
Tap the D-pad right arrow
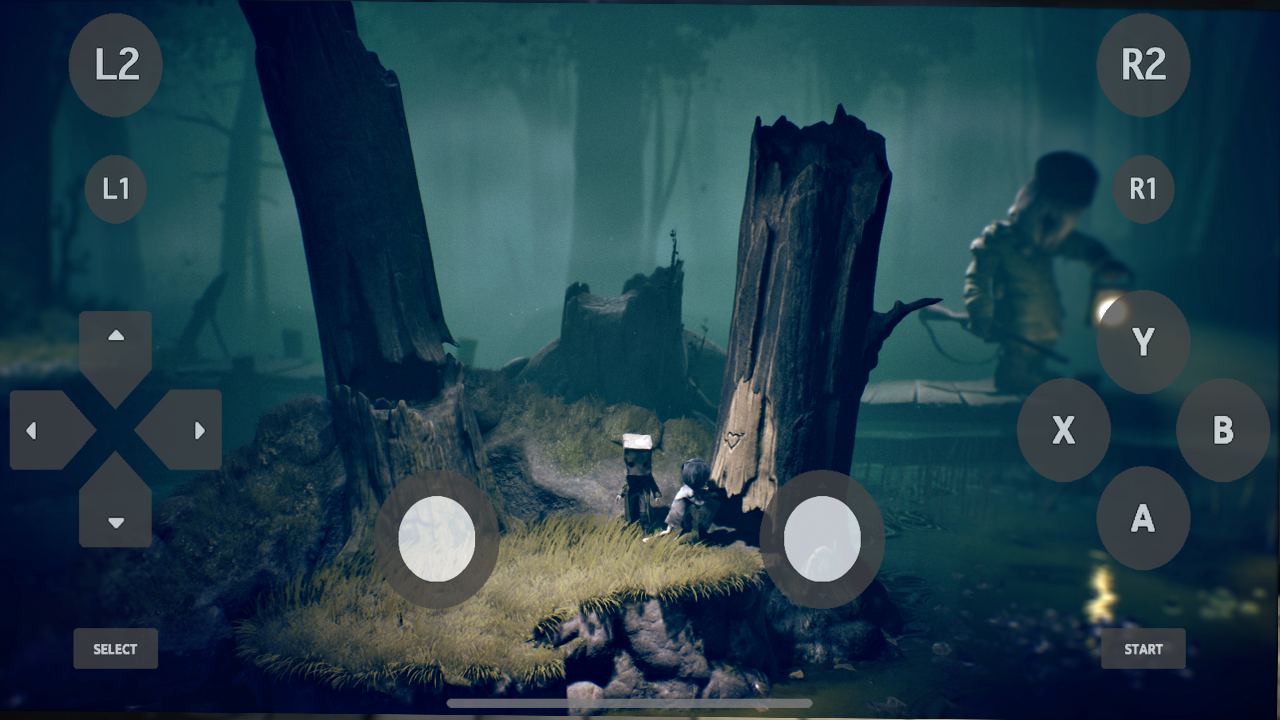[197, 429]
